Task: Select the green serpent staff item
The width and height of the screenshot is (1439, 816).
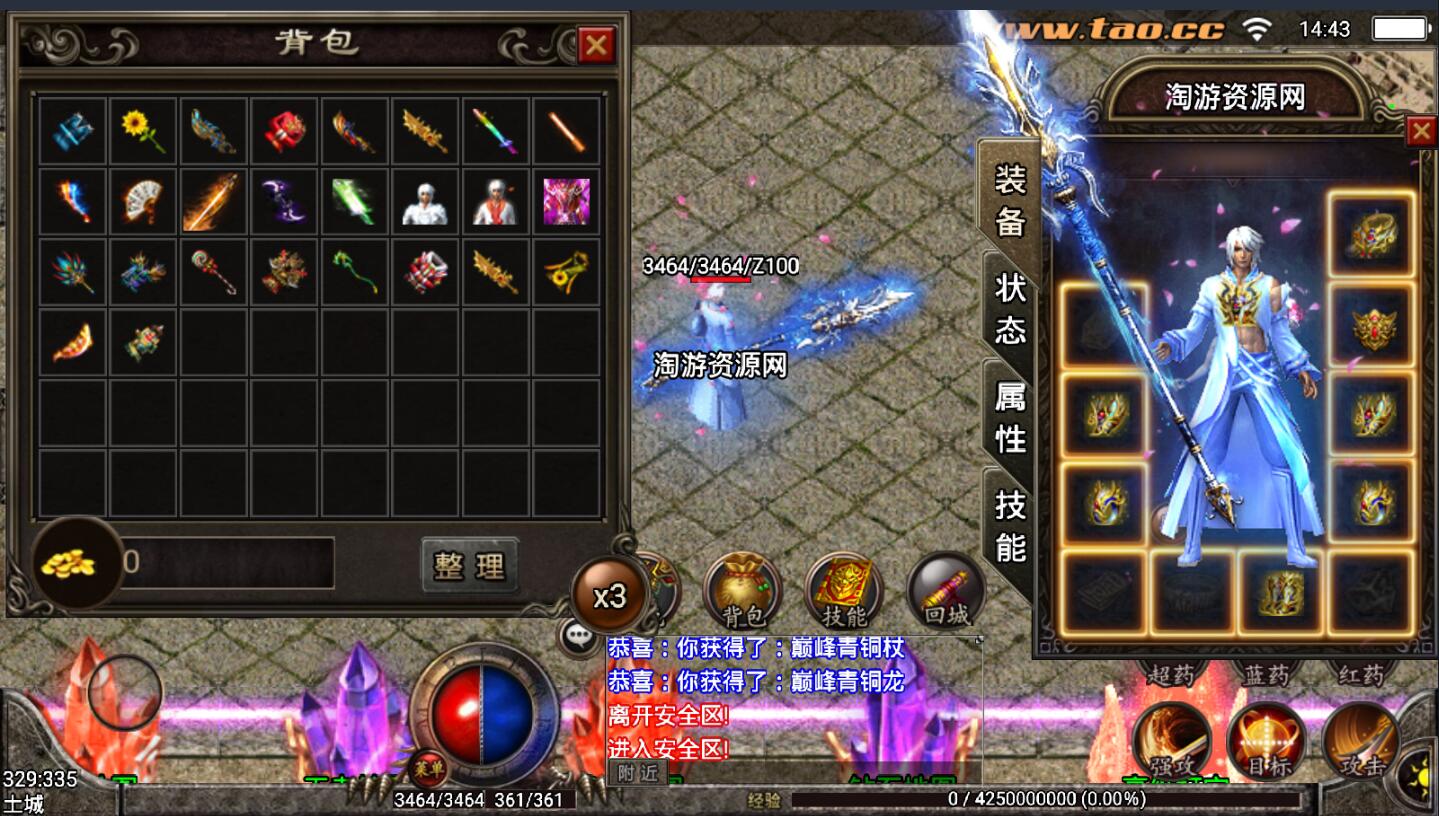Action: point(355,271)
